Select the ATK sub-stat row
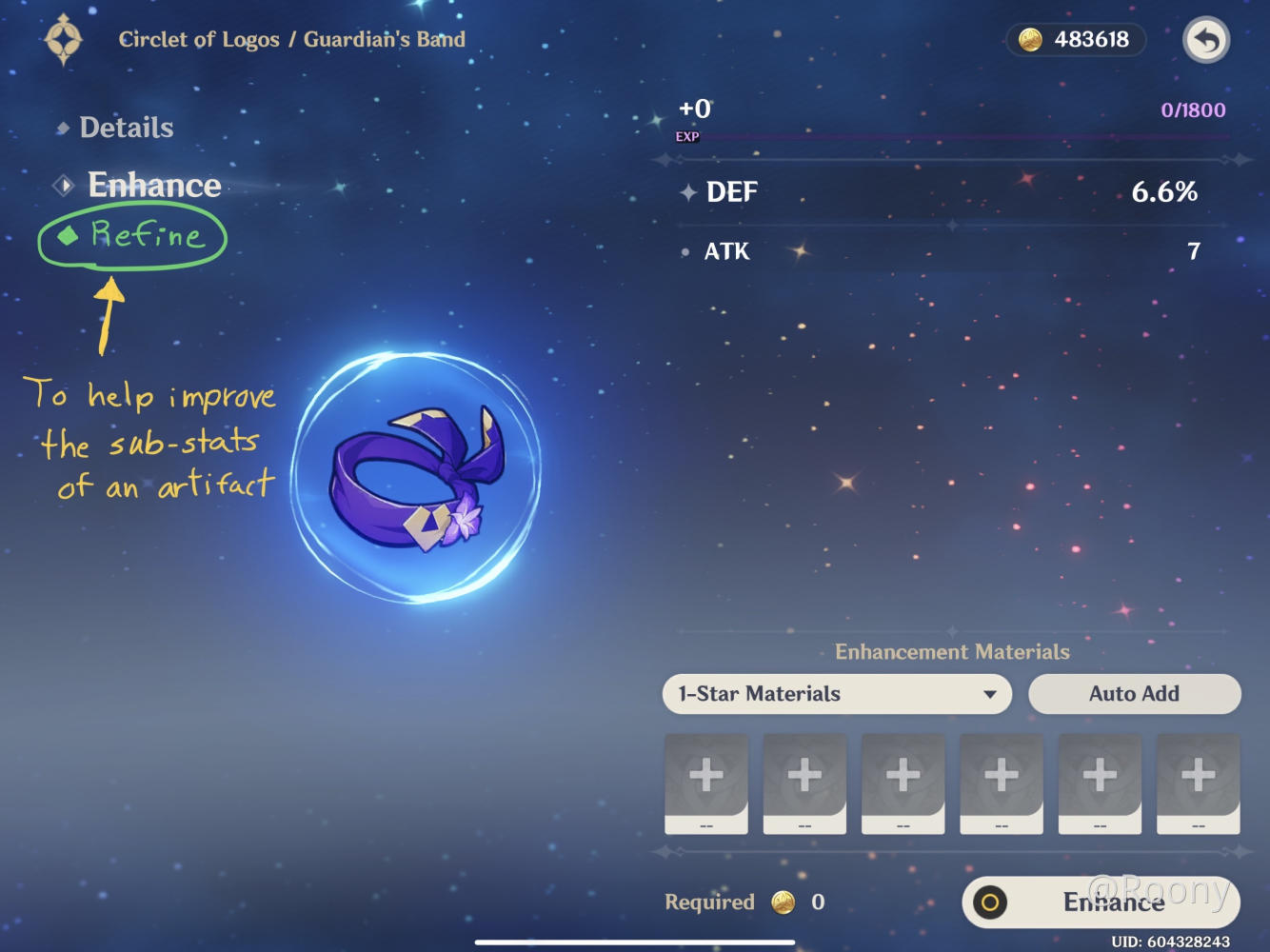The image size is (1270, 952). point(949,250)
